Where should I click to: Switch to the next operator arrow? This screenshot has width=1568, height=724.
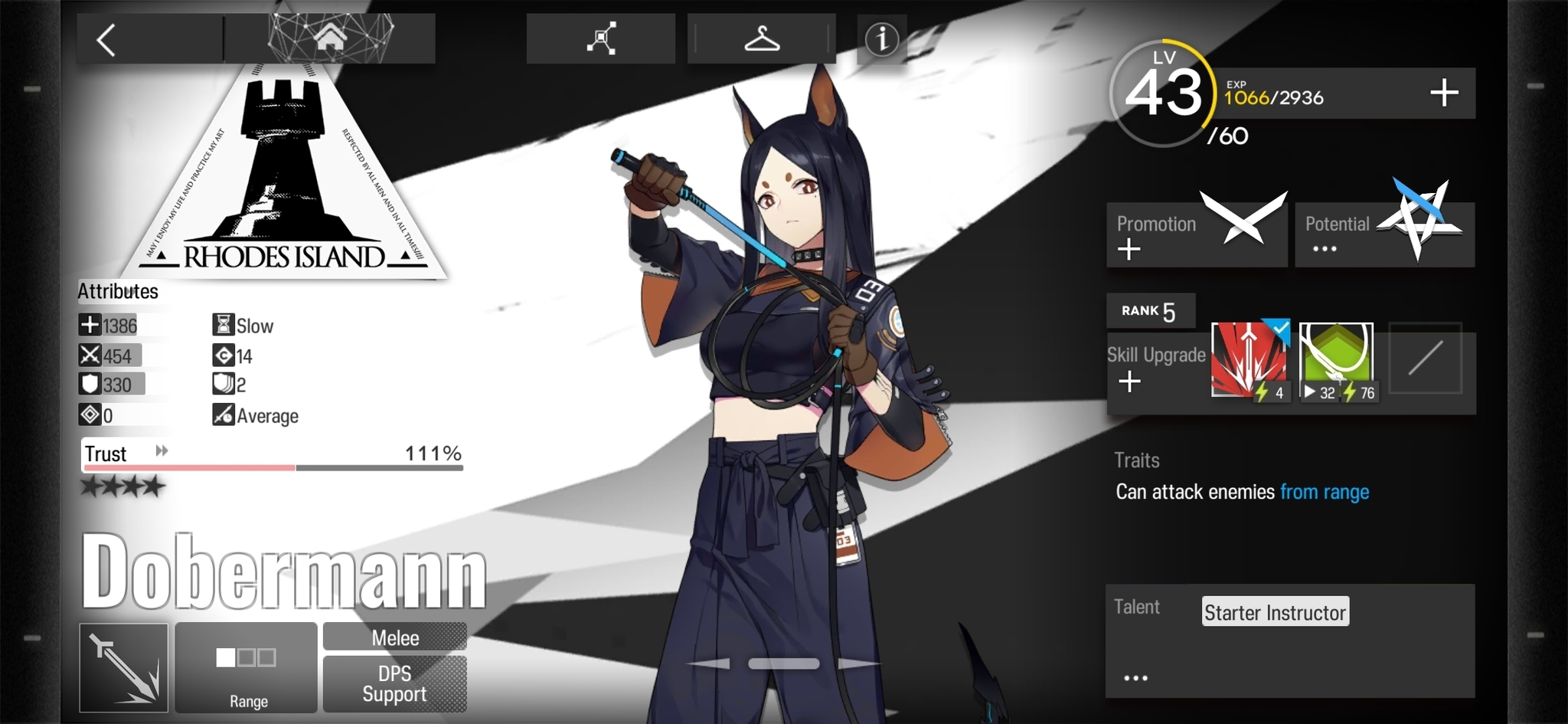(857, 663)
